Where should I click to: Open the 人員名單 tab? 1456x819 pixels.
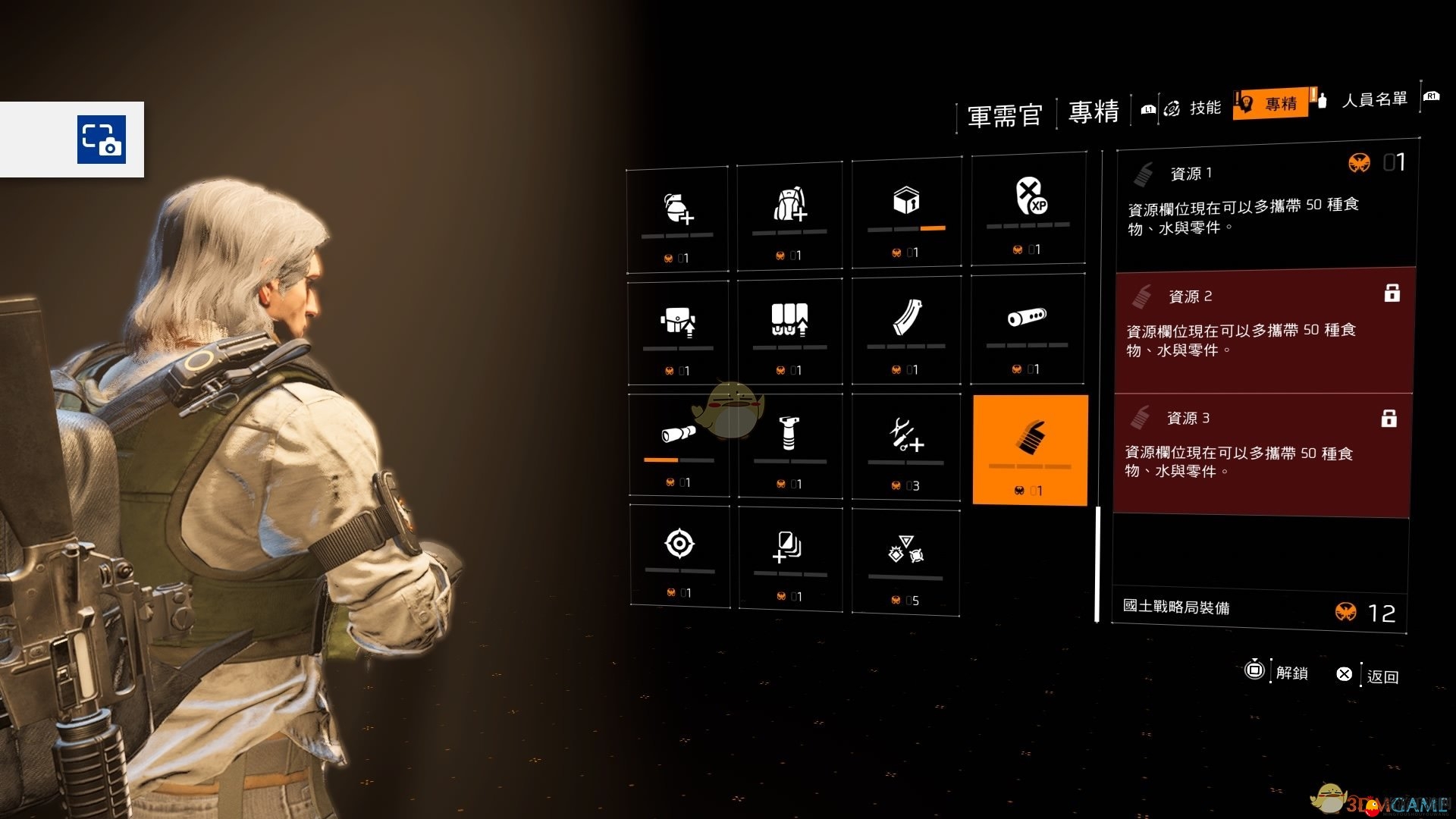[1373, 100]
